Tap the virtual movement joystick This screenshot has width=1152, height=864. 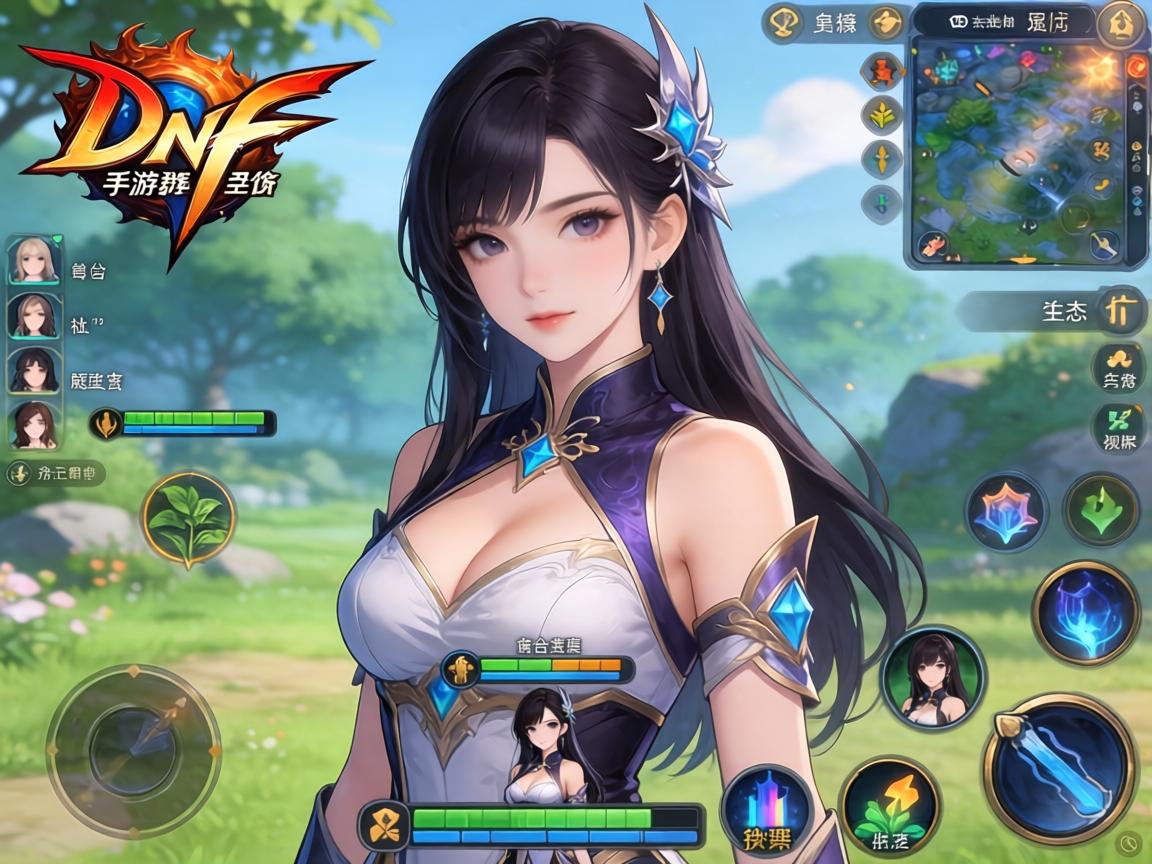pos(133,748)
